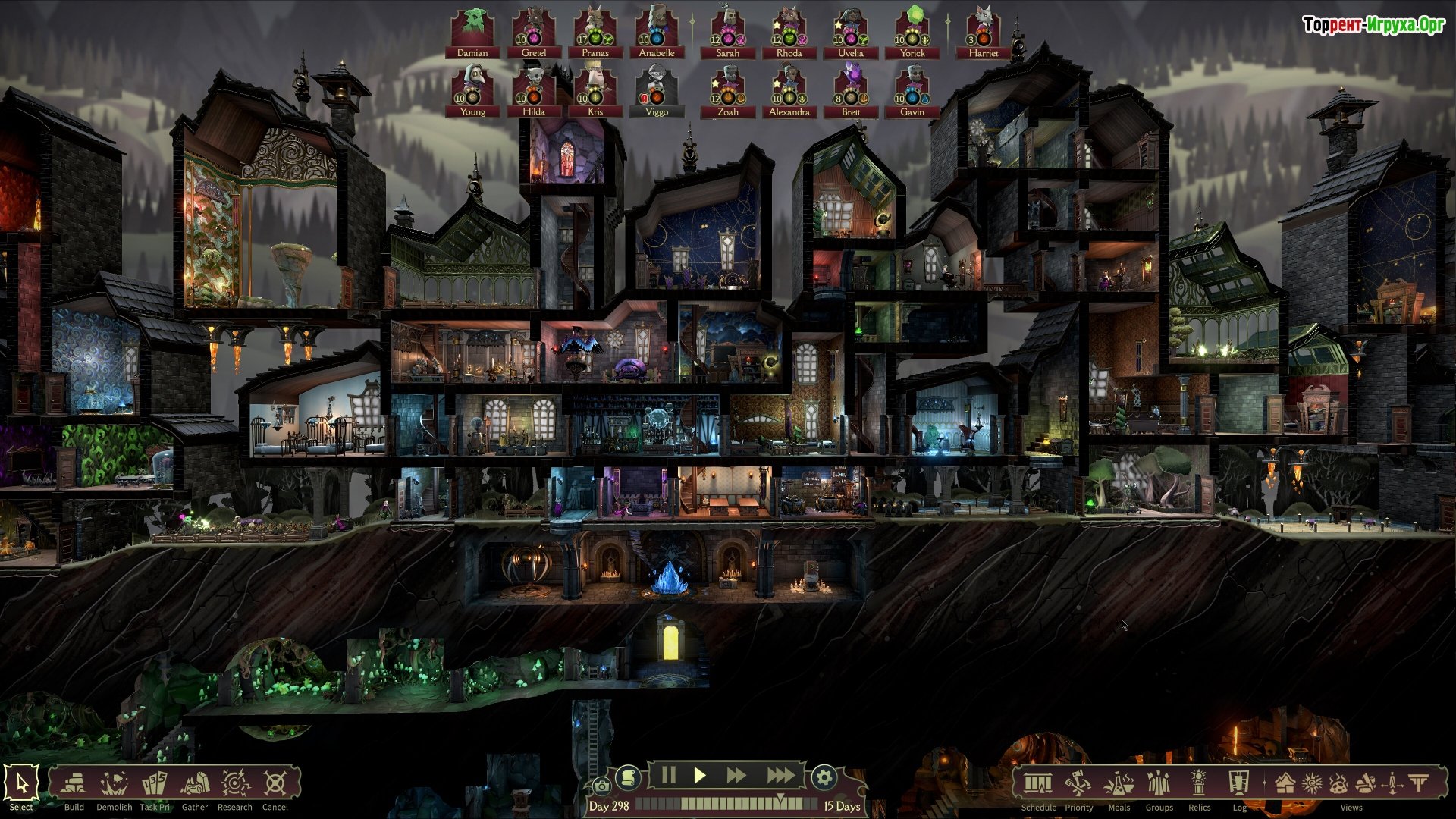1456x819 pixels.
Task: Open the Task Priority tool
Action: point(155,783)
